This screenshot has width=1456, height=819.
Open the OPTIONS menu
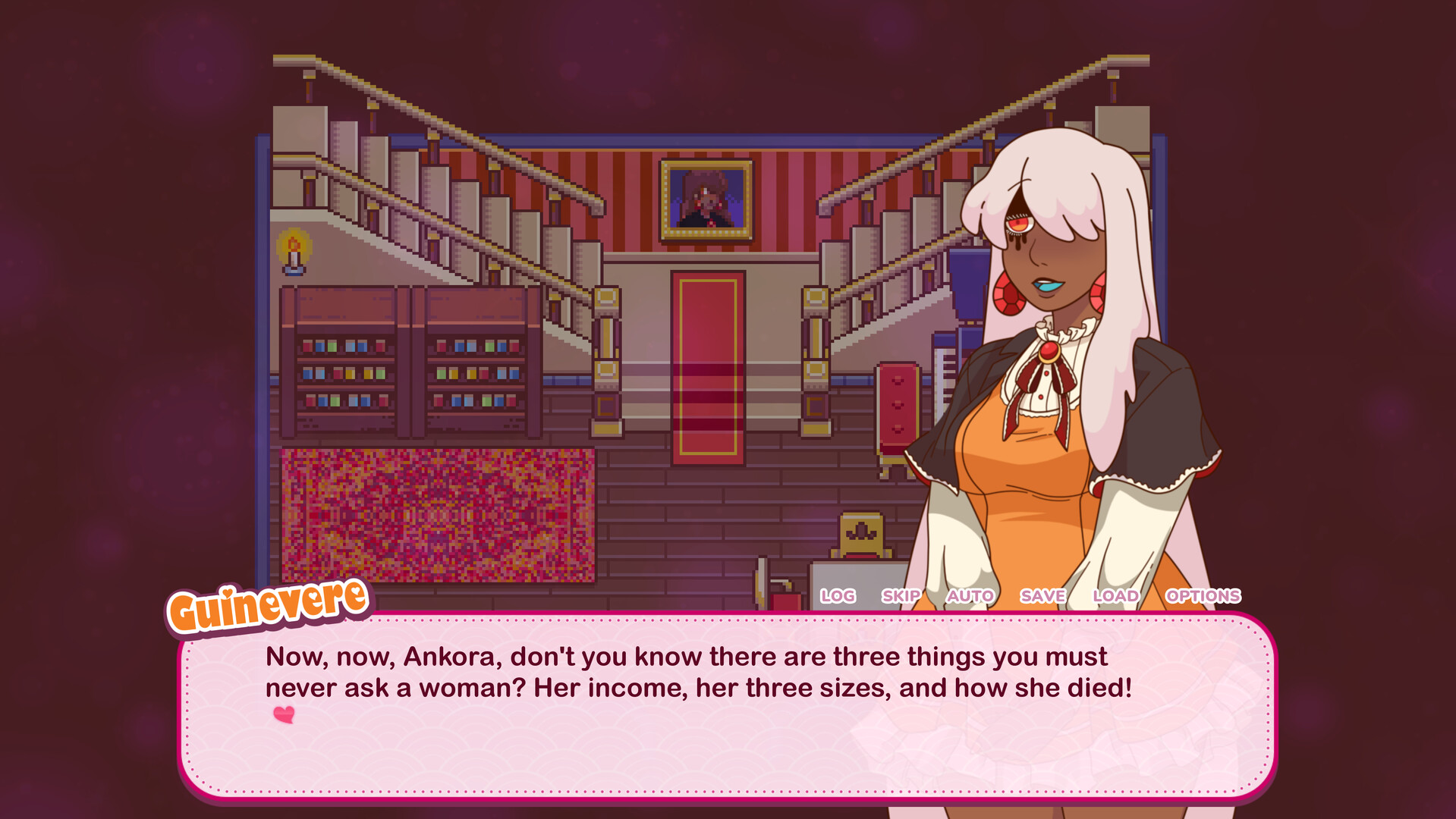(1203, 596)
